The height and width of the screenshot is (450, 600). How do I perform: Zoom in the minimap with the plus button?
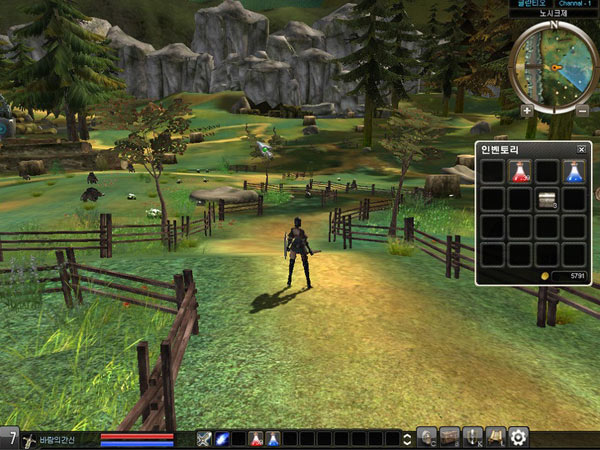(x=527, y=110)
